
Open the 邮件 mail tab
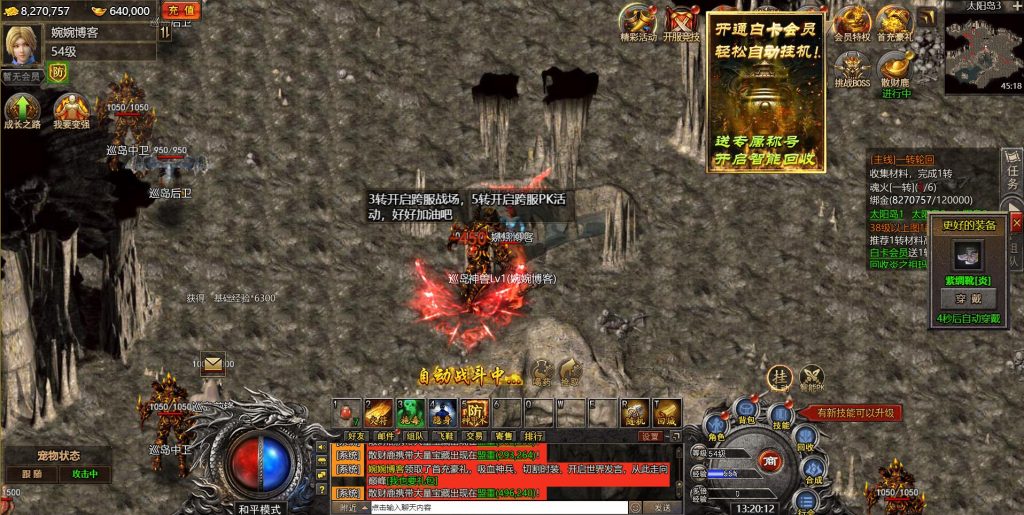point(385,436)
